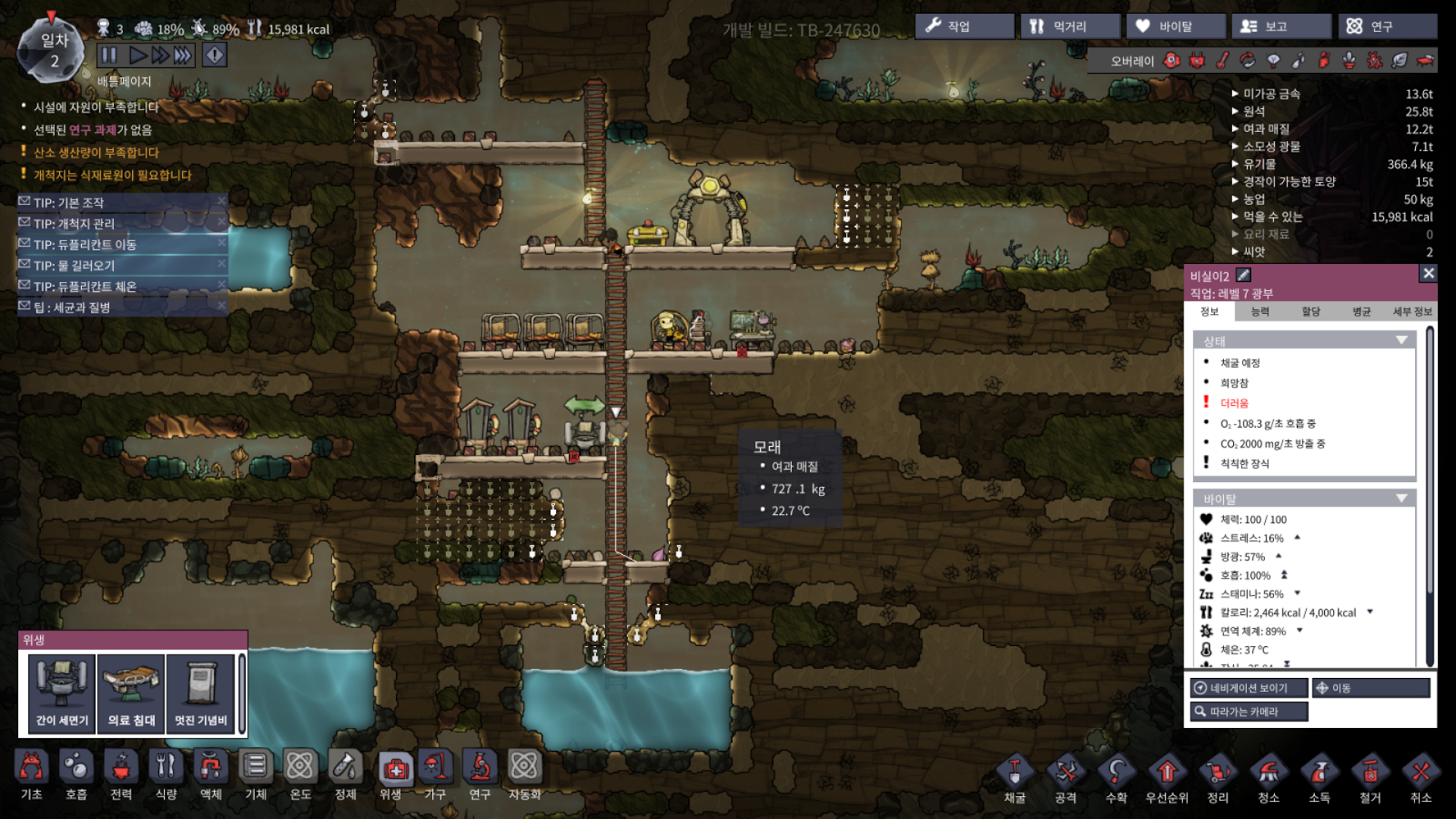Close the 비실이2 duplicant info panel

pos(1428,273)
